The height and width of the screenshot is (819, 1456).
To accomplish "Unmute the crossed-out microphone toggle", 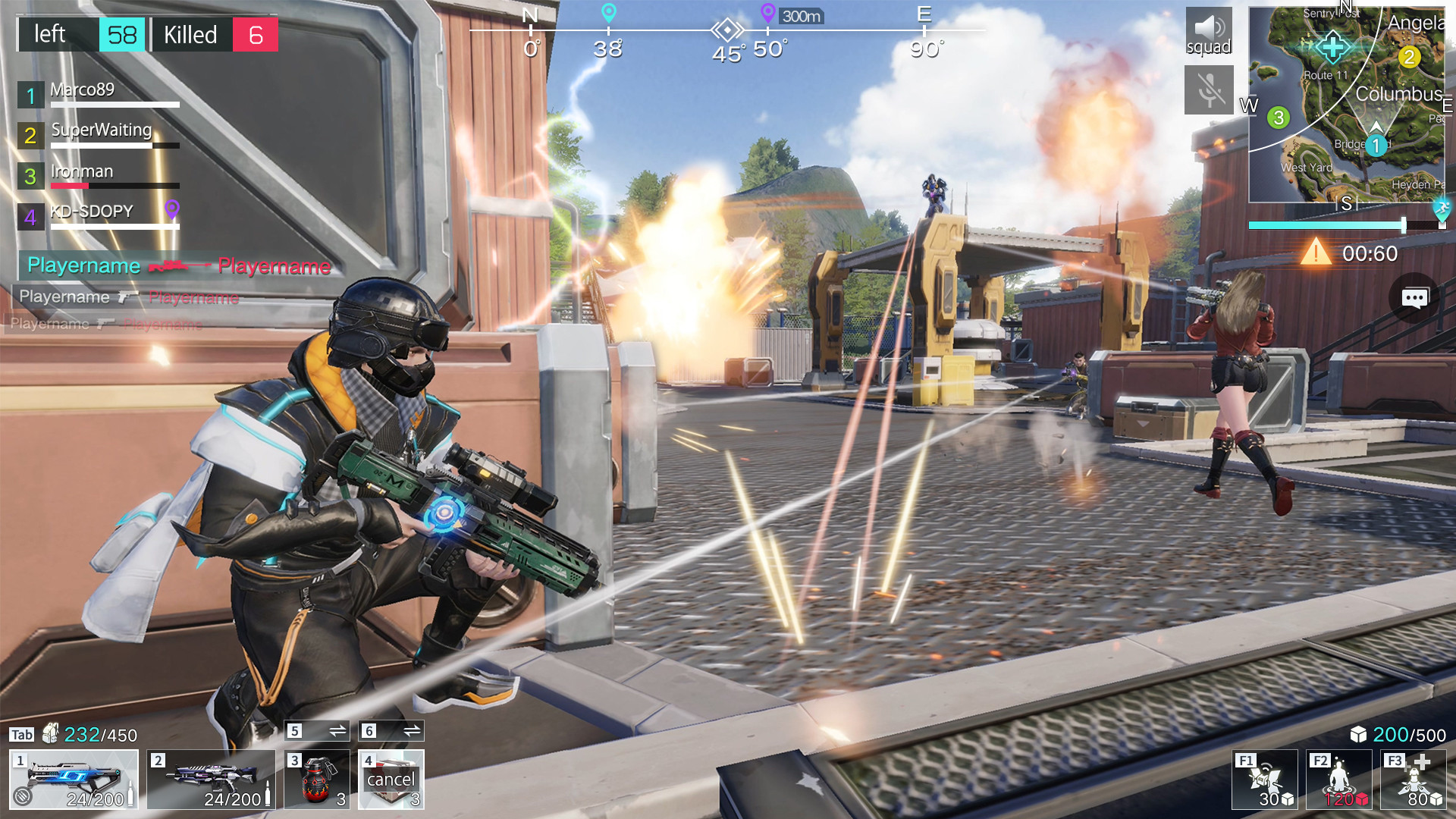I will click(x=1209, y=91).
